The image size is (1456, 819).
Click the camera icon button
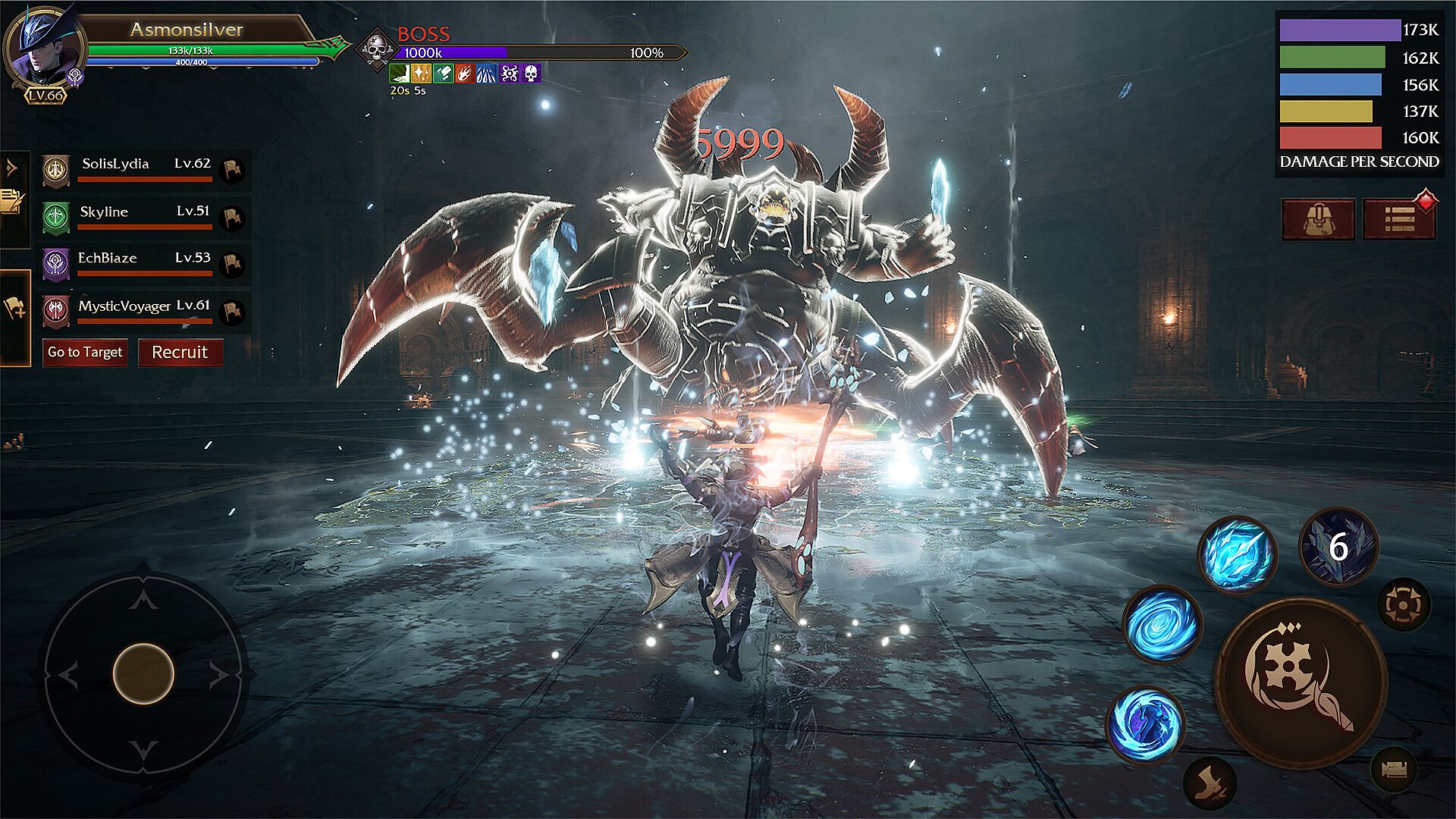coord(1394,770)
